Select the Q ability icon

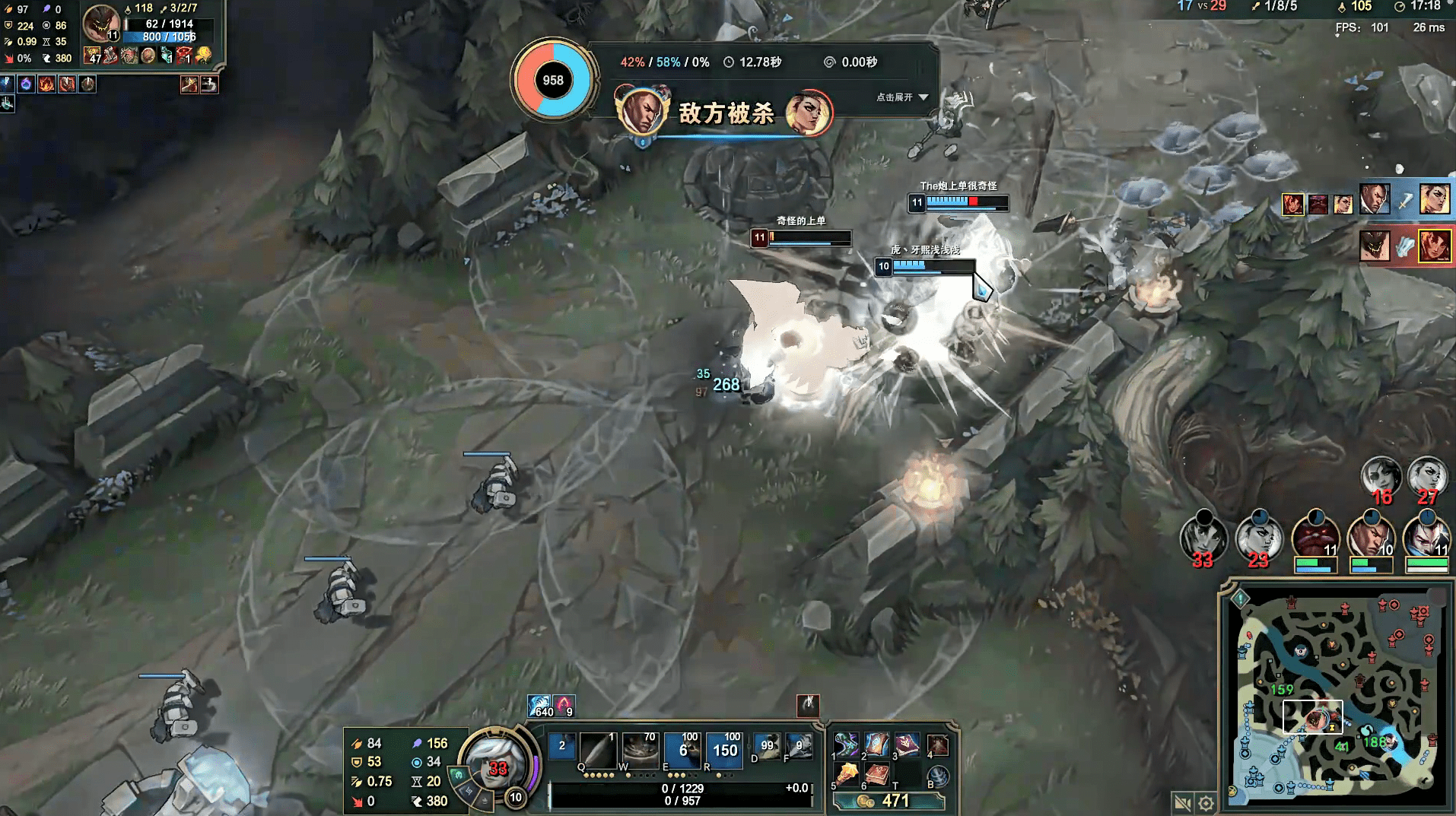(x=597, y=750)
